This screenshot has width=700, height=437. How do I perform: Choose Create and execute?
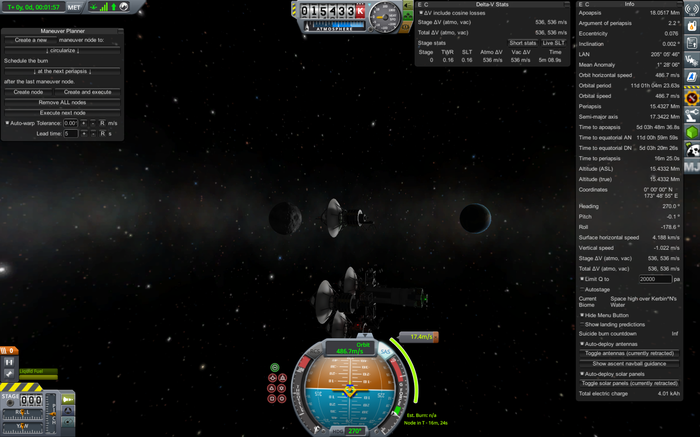86,91
